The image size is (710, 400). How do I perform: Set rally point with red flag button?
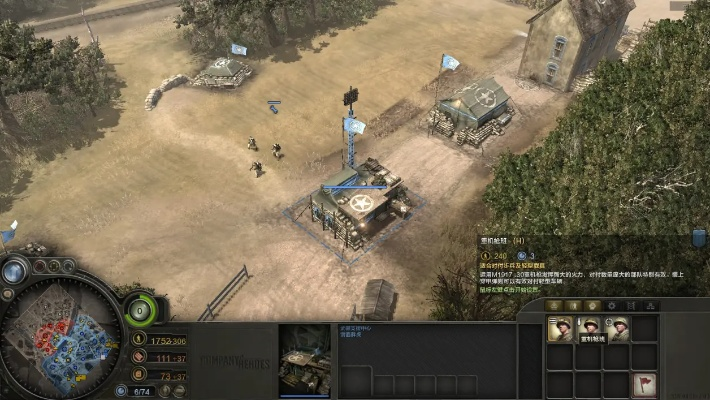click(x=645, y=384)
